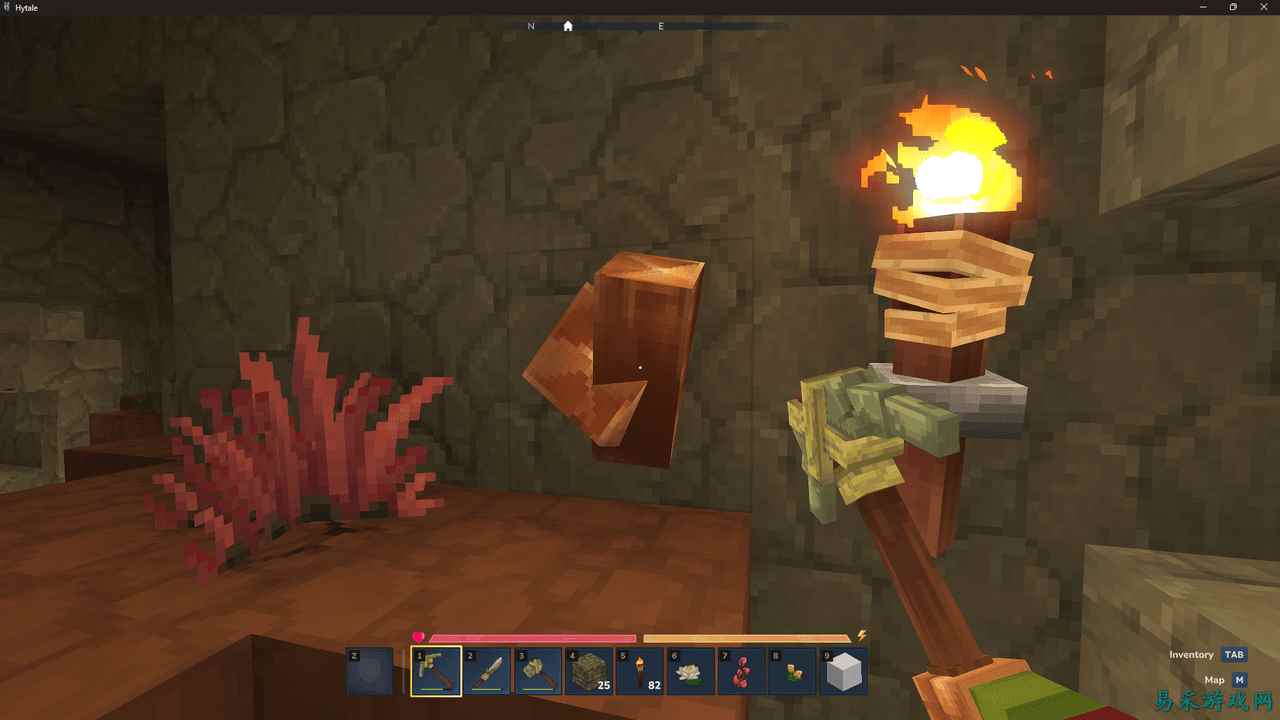This screenshot has width=1280, height=720.
Task: Click the heart icon beside the health bar
Action: pos(419,636)
